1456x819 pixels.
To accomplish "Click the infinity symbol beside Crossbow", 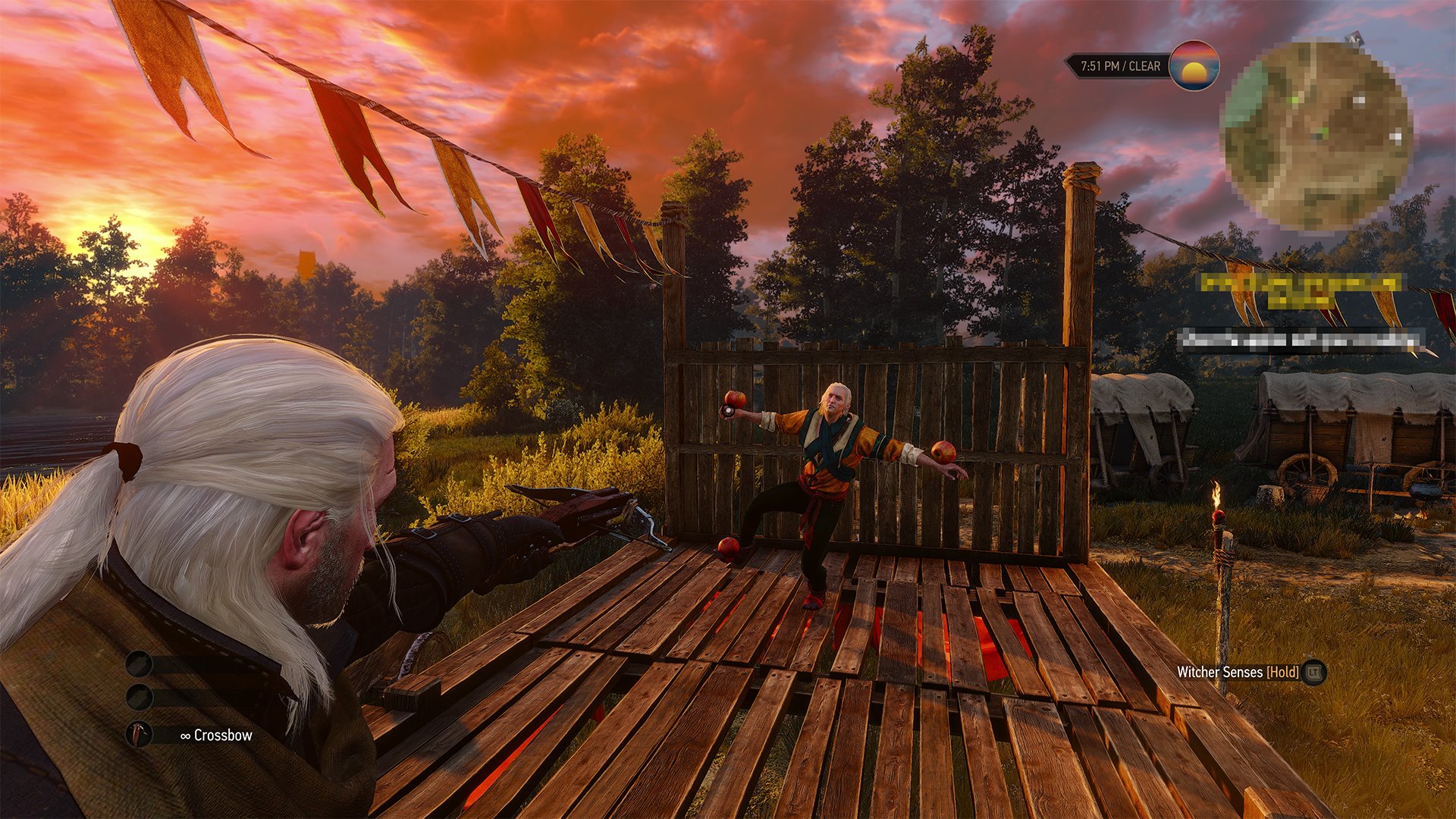I will pyautogui.click(x=186, y=736).
